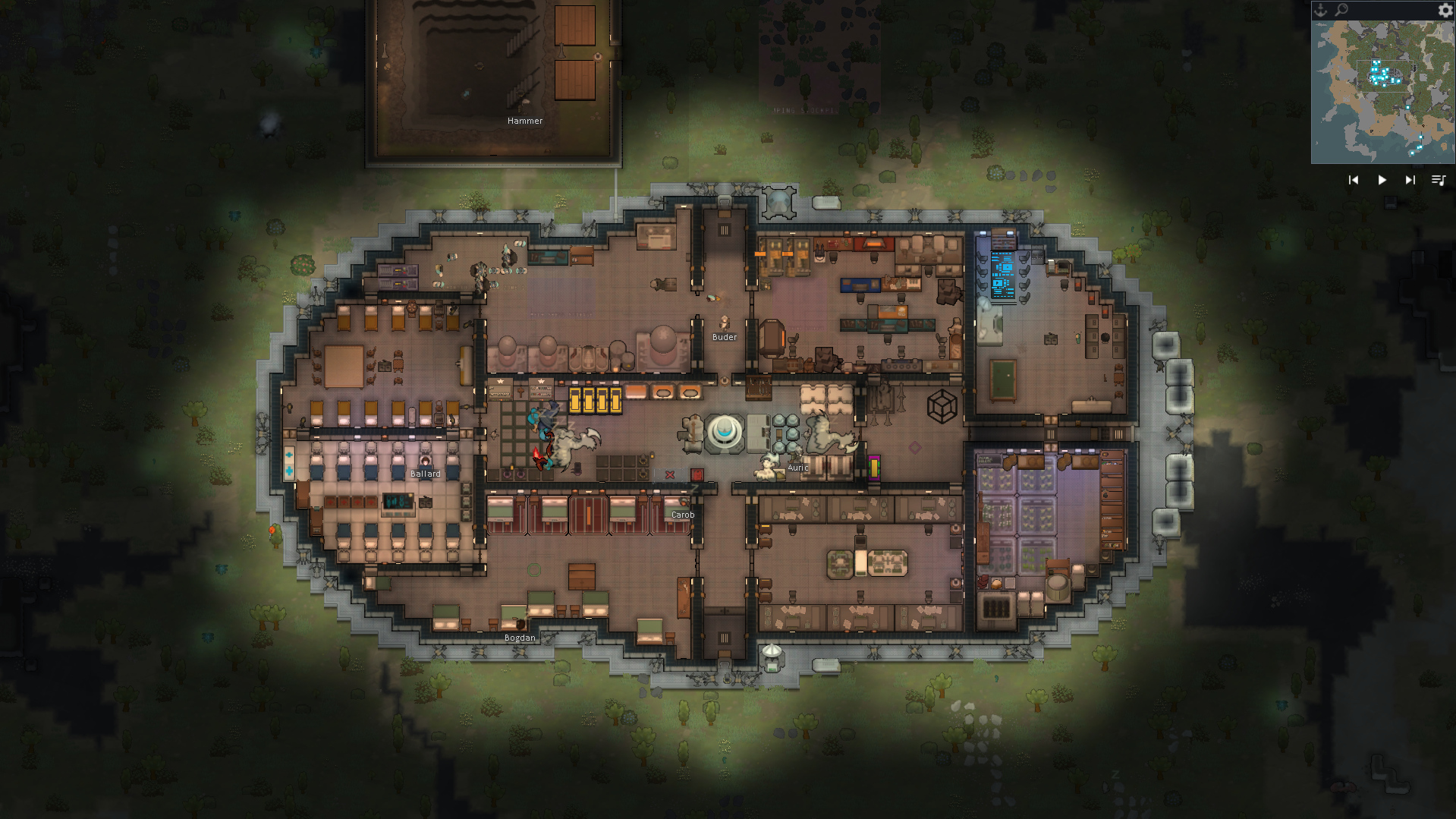Image resolution: width=1456 pixels, height=819 pixels.
Task: Click the minimap terrain overview
Action: coord(1382,91)
